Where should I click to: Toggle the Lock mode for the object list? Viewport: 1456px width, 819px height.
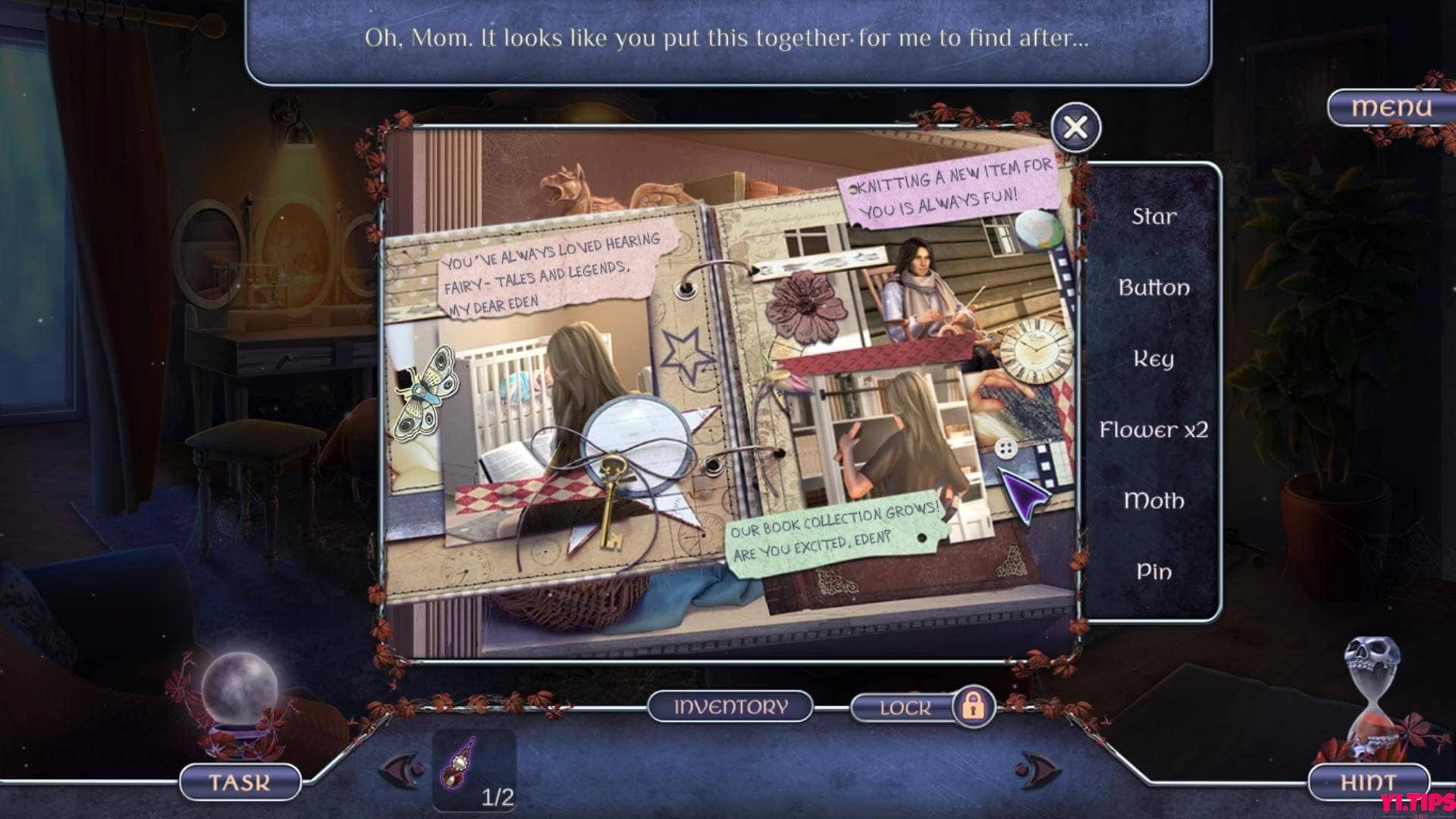(908, 707)
